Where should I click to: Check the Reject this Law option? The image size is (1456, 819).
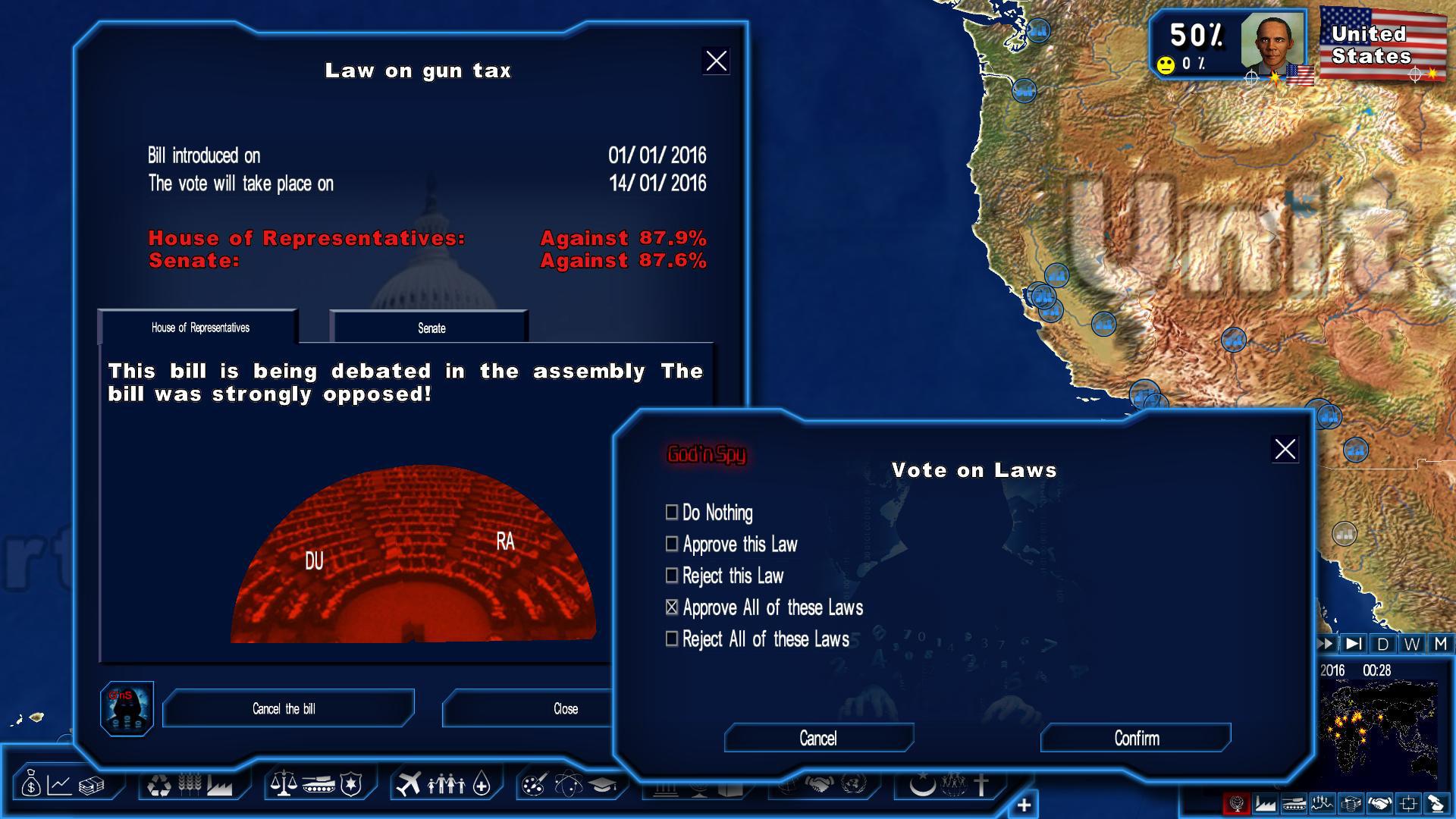(x=670, y=576)
